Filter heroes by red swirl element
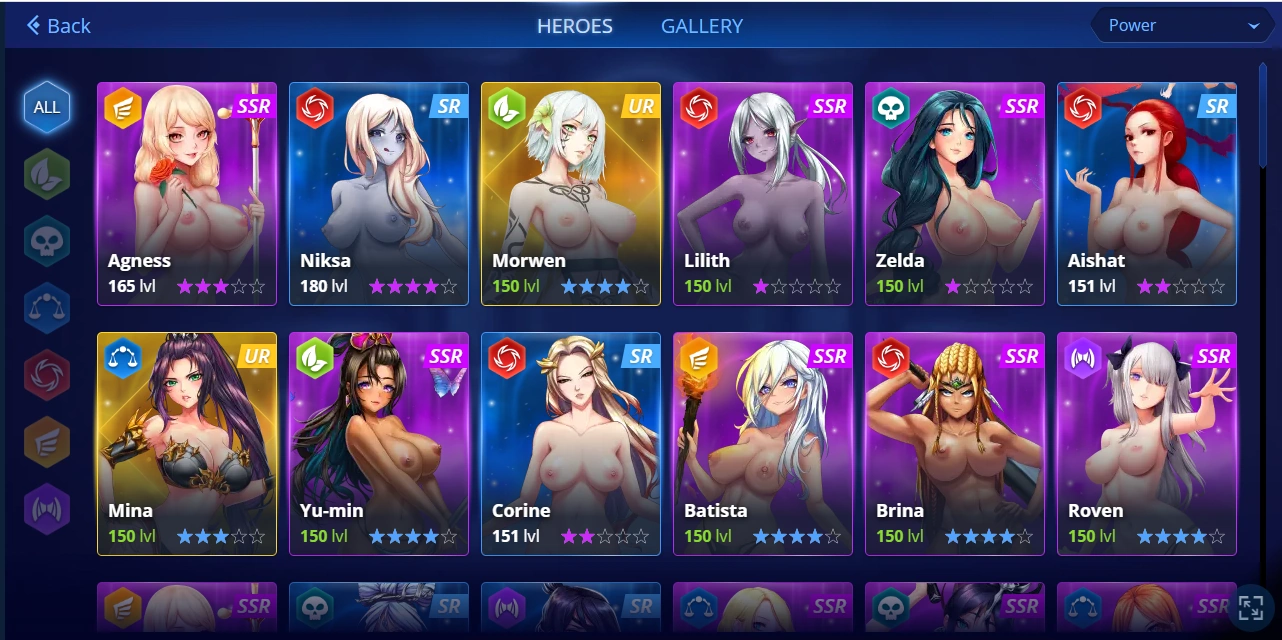This screenshot has width=1282, height=640. click(x=47, y=375)
